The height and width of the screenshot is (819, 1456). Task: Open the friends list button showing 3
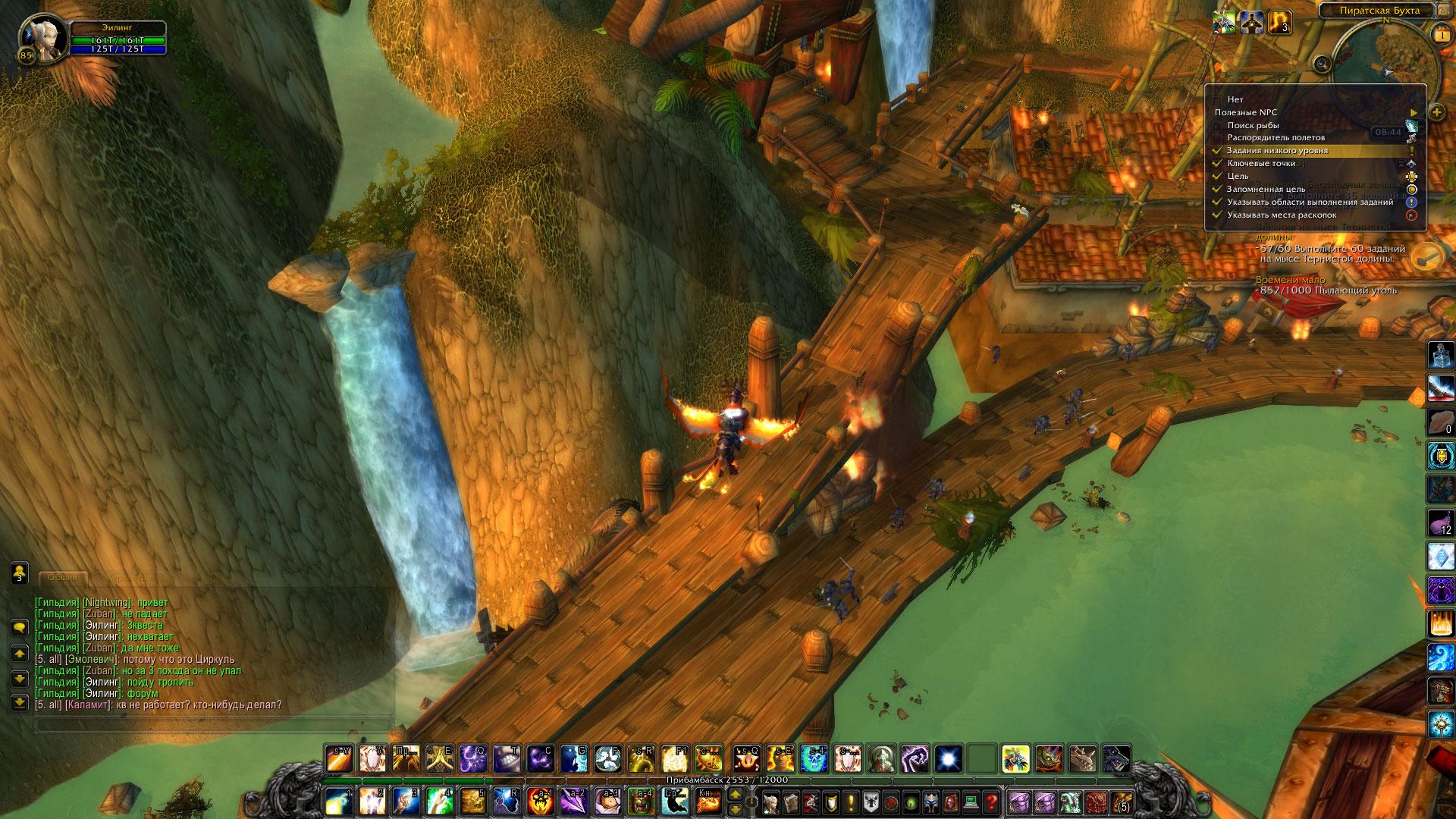[20, 573]
